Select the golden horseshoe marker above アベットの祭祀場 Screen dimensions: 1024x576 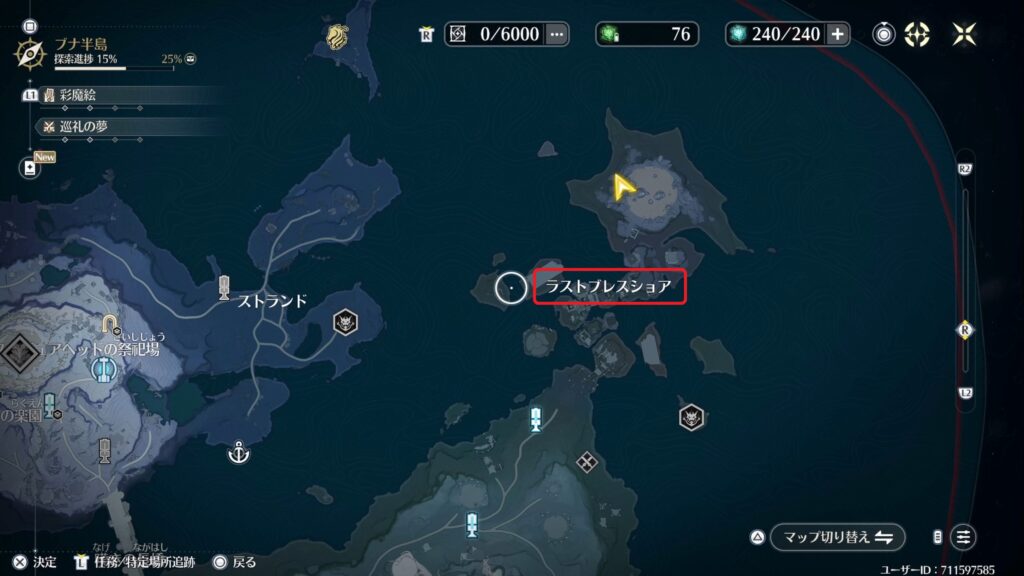(x=109, y=324)
